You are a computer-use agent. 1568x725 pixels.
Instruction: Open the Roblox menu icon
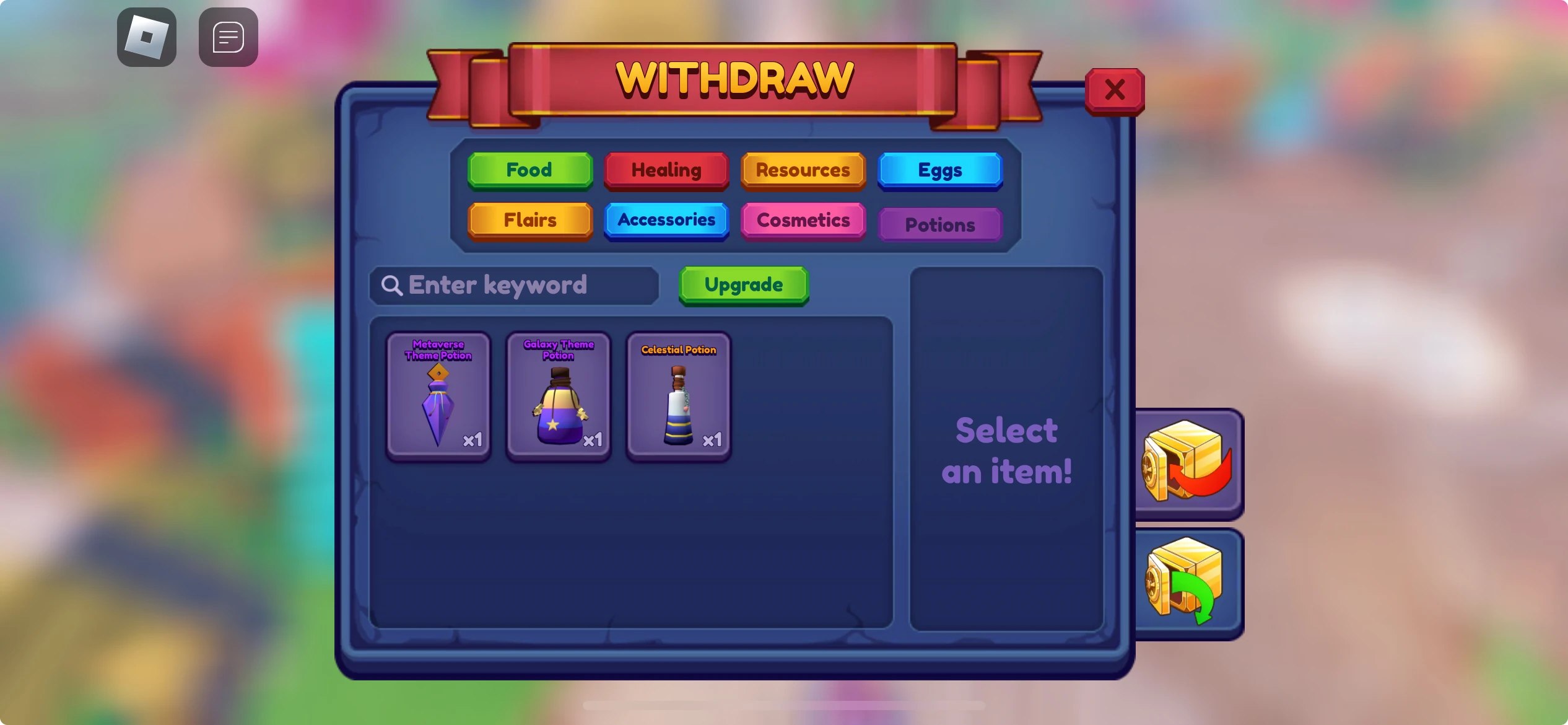147,37
